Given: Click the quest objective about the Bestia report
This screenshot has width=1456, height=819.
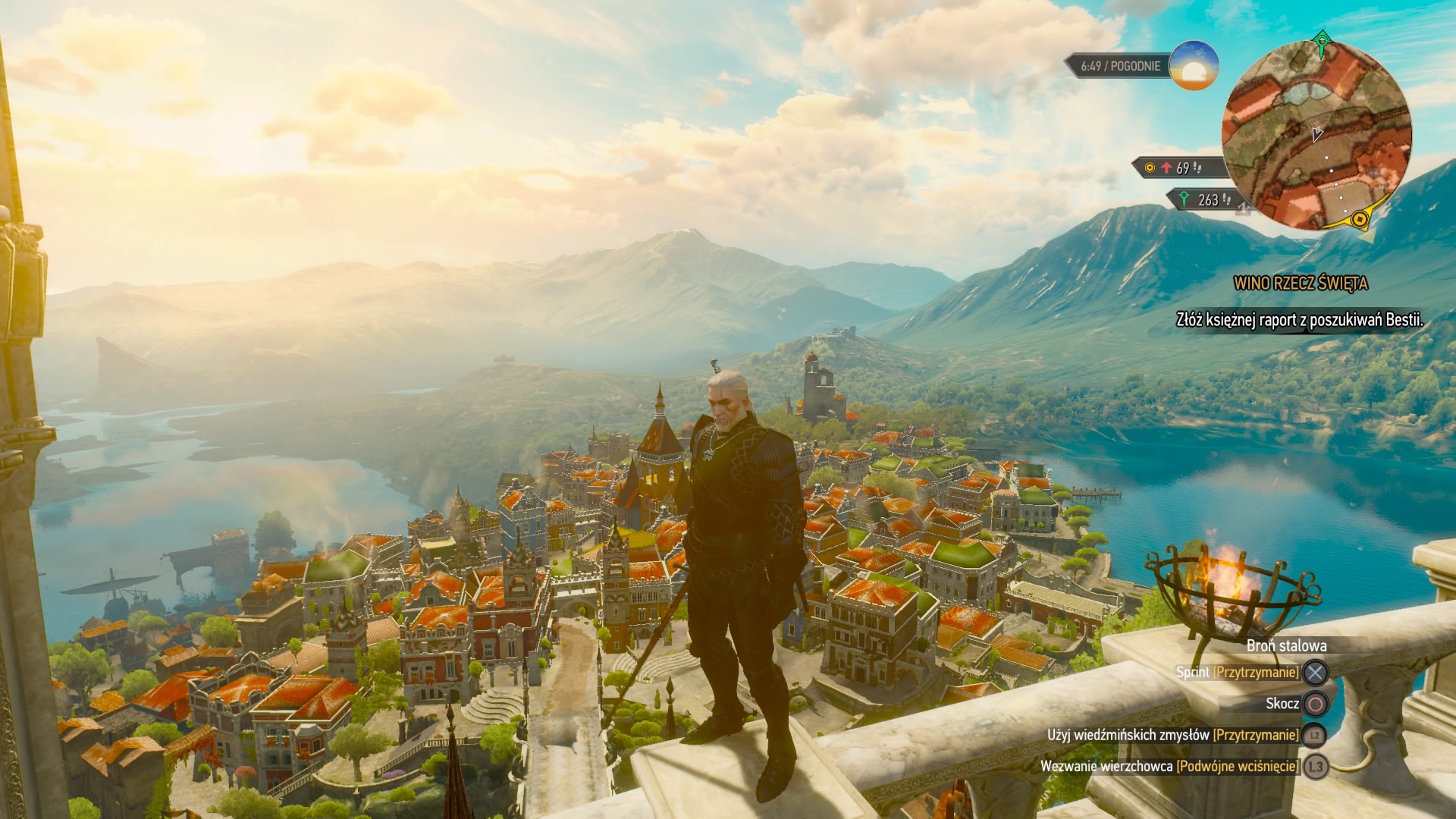Looking at the screenshot, I should tap(1299, 321).
